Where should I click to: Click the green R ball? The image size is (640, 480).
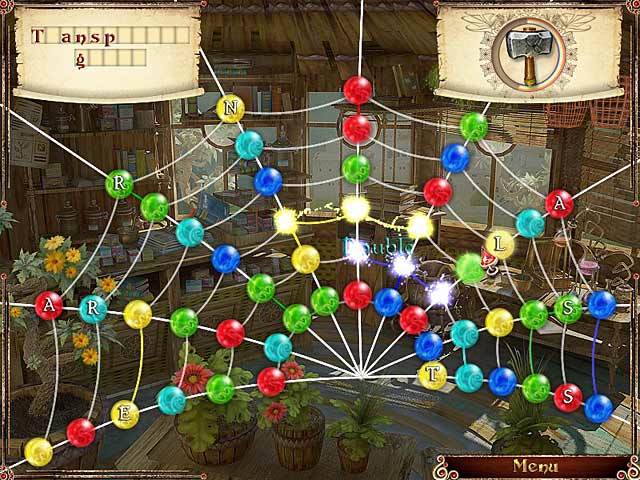pos(119,184)
